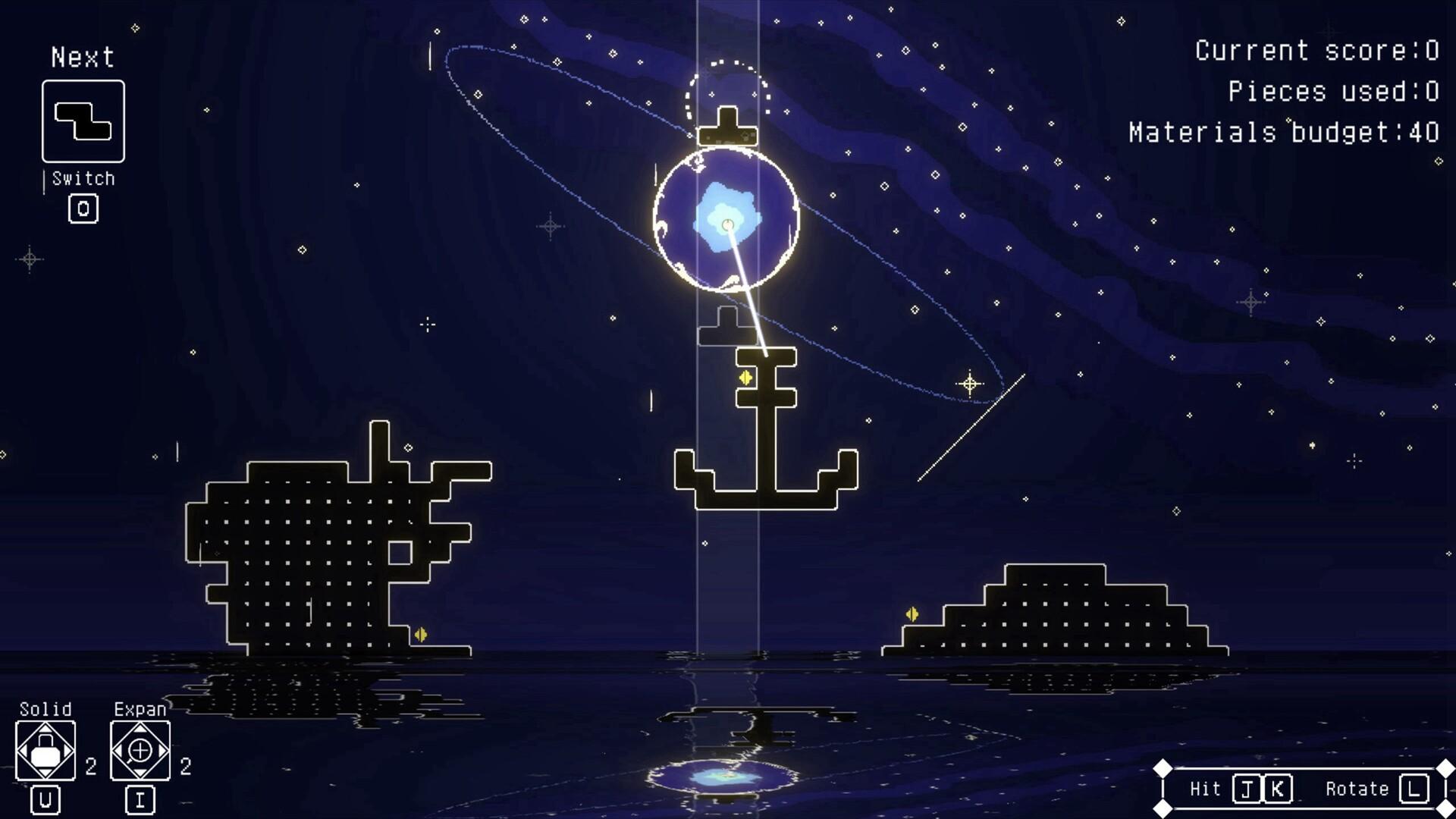Image resolution: width=1456 pixels, height=819 pixels.
Task: Click the Switch menu label
Action: point(82,179)
